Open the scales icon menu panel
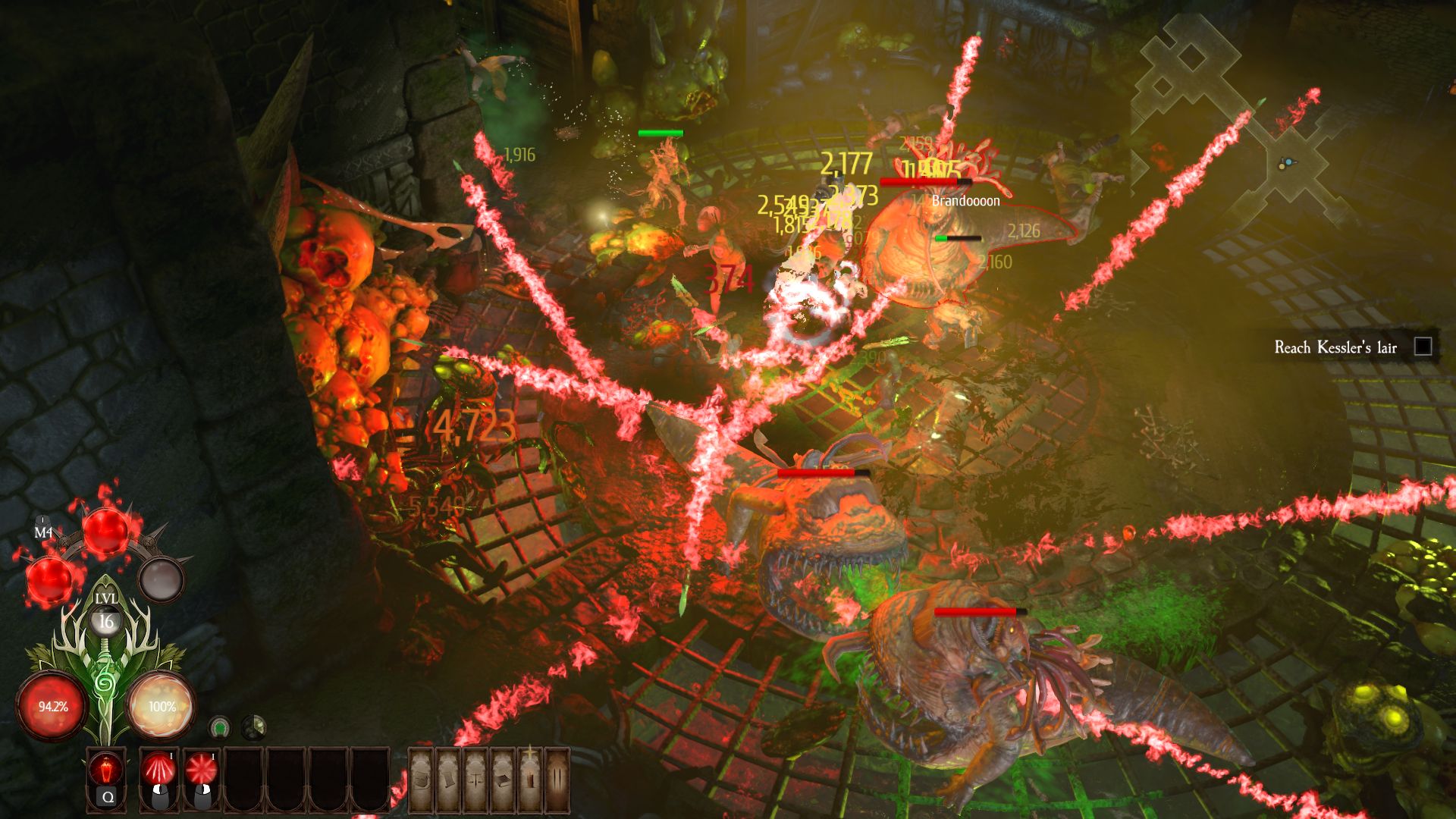The width and height of the screenshot is (1456, 819). (475, 780)
